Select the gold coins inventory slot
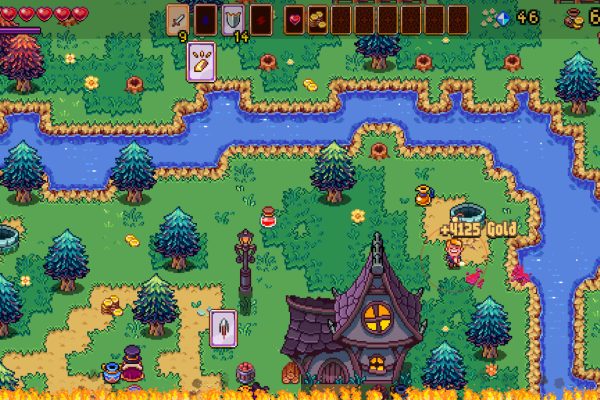Image resolution: width=600 pixels, height=400 pixels. [x=317, y=19]
